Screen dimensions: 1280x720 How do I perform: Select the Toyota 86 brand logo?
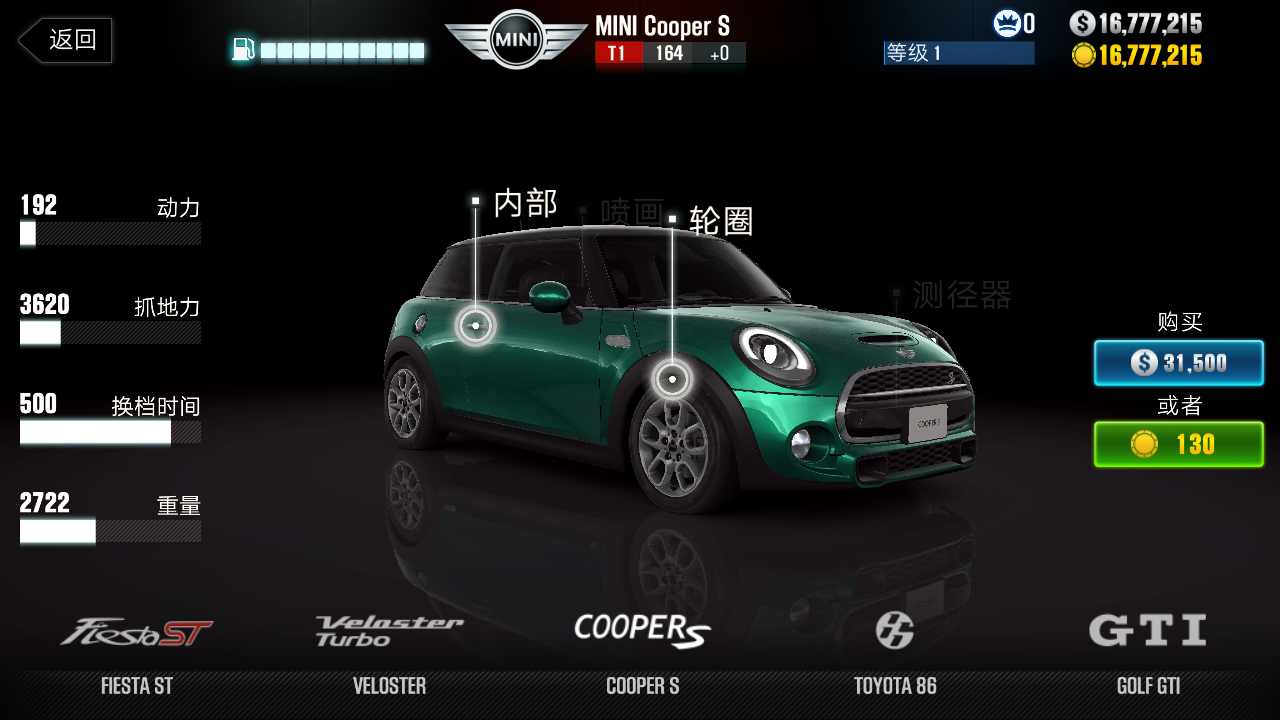pos(898,629)
